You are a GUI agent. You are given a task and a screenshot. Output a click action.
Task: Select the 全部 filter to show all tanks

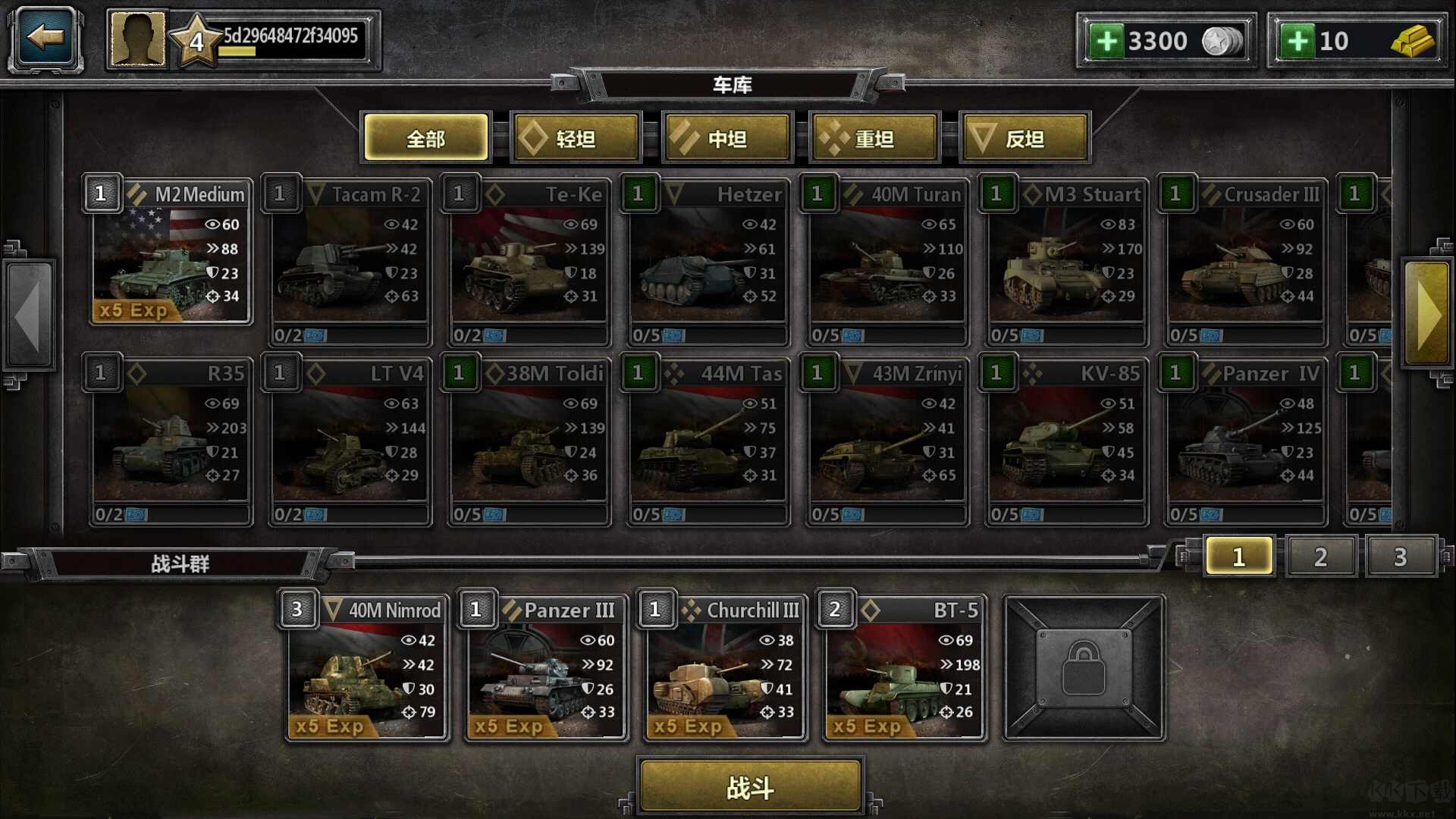(425, 138)
